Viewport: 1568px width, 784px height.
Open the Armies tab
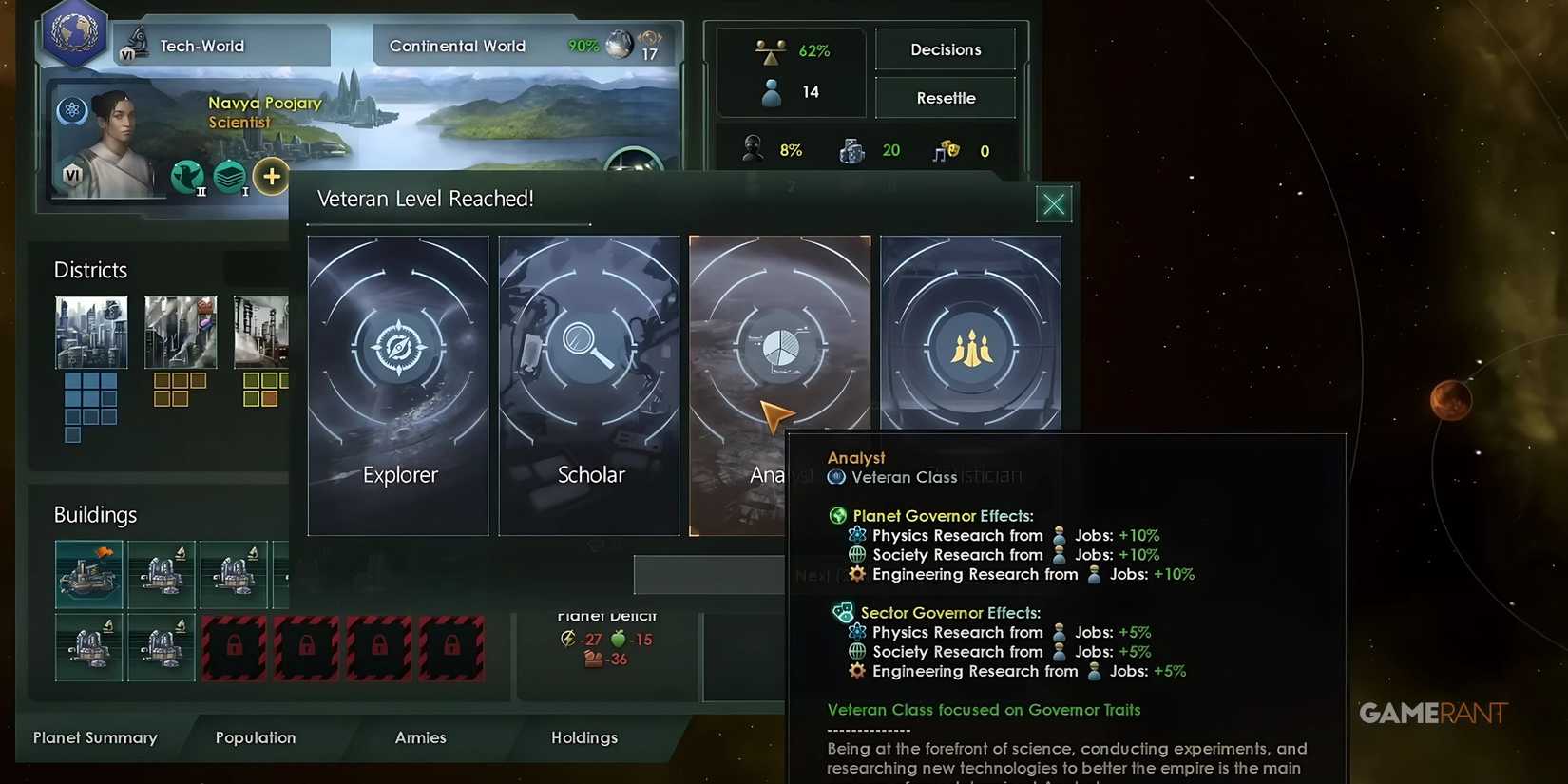click(x=421, y=737)
